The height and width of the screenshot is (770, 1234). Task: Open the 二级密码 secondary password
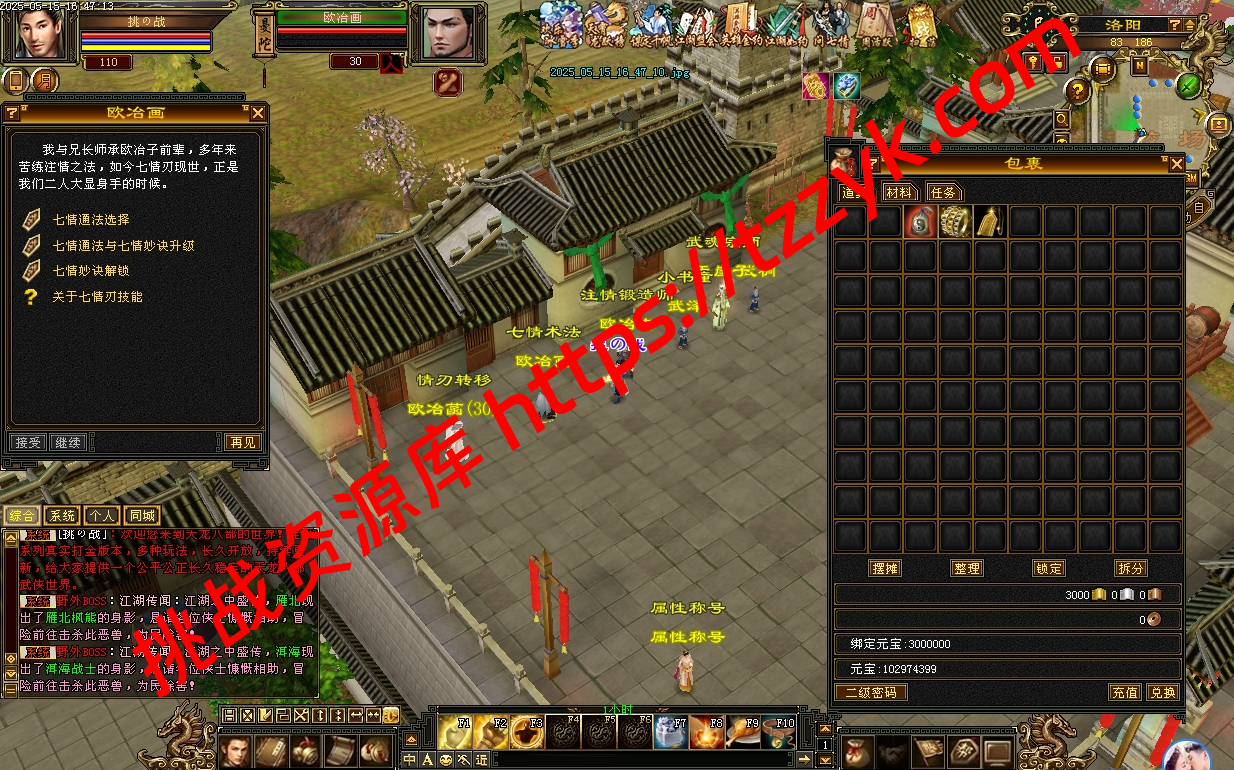click(x=871, y=692)
